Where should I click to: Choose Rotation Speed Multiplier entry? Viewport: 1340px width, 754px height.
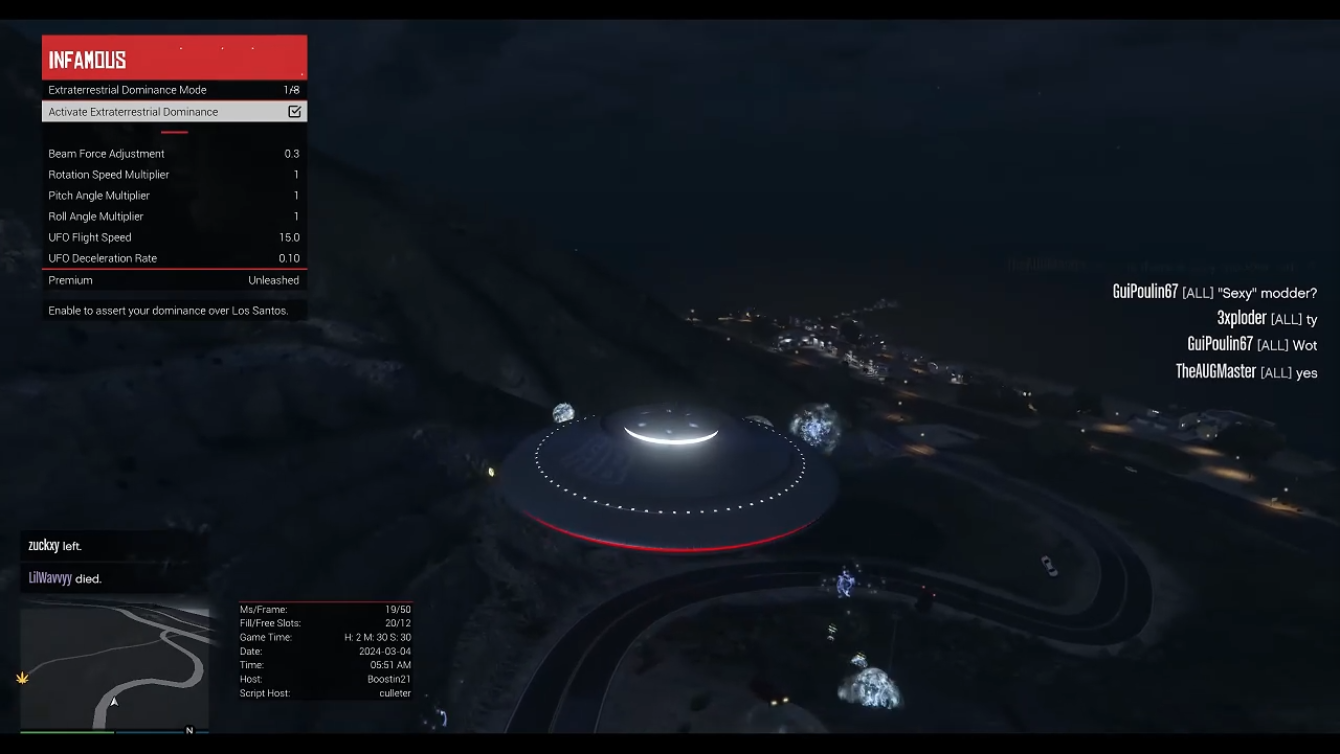click(x=174, y=175)
